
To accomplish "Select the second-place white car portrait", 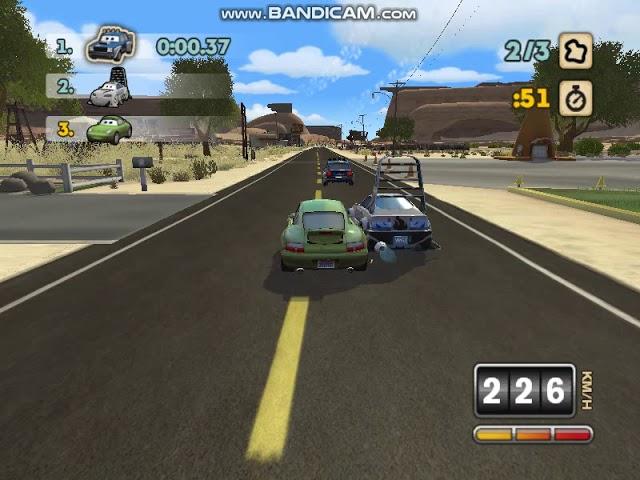I will click(108, 91).
